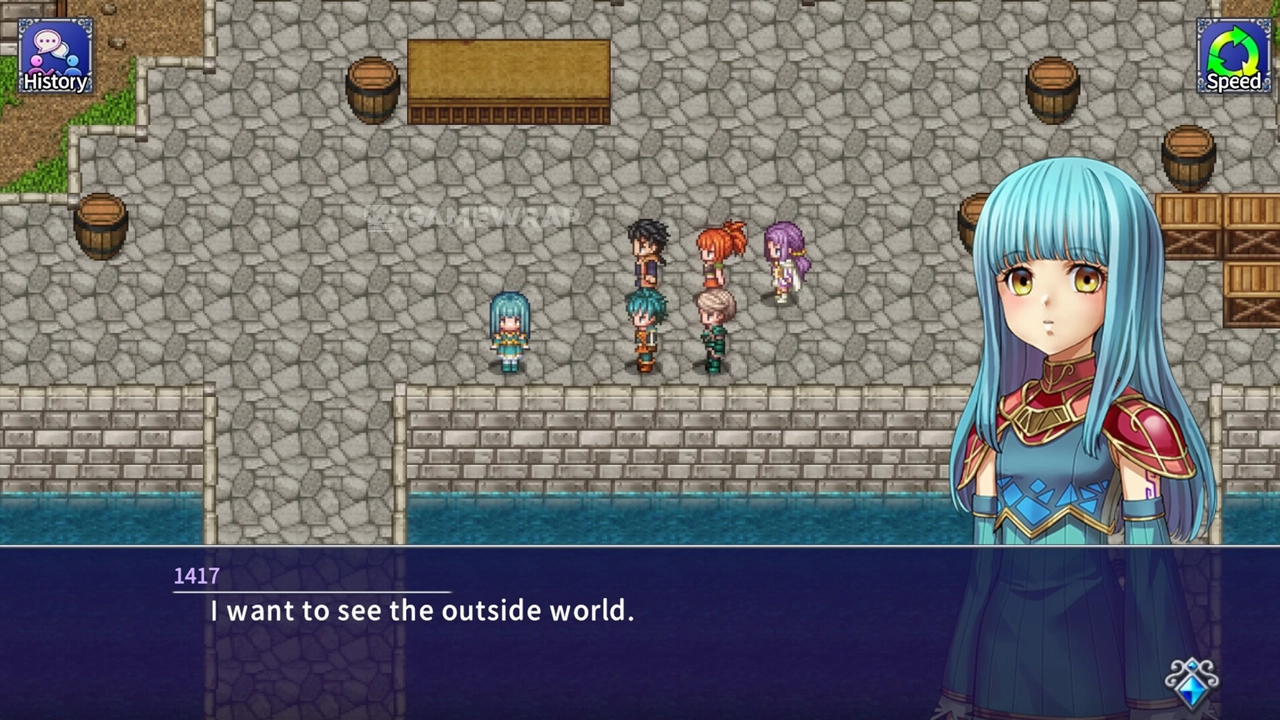Advance dialogue with the blue crystal indicator
Image resolution: width=1280 pixels, height=720 pixels.
tap(1192, 683)
